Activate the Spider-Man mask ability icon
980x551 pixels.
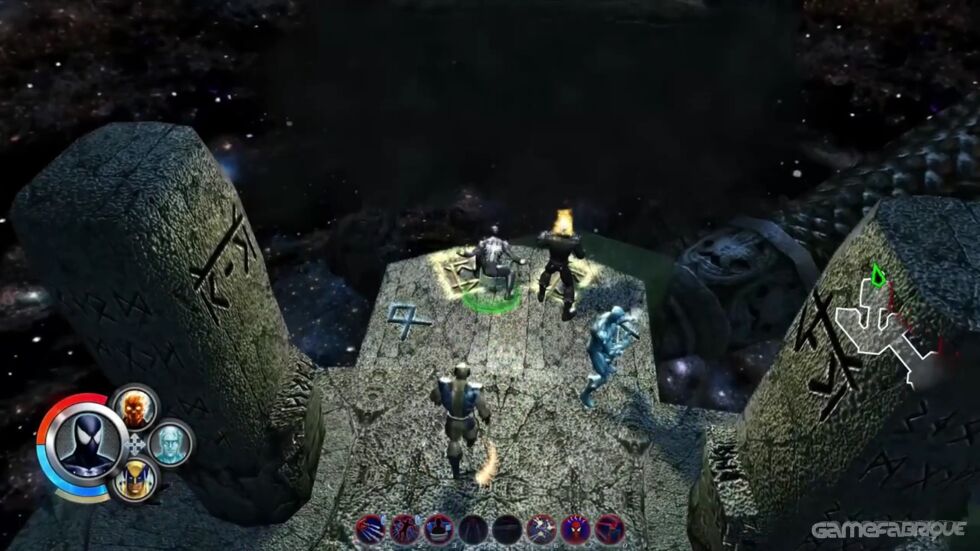(575, 528)
